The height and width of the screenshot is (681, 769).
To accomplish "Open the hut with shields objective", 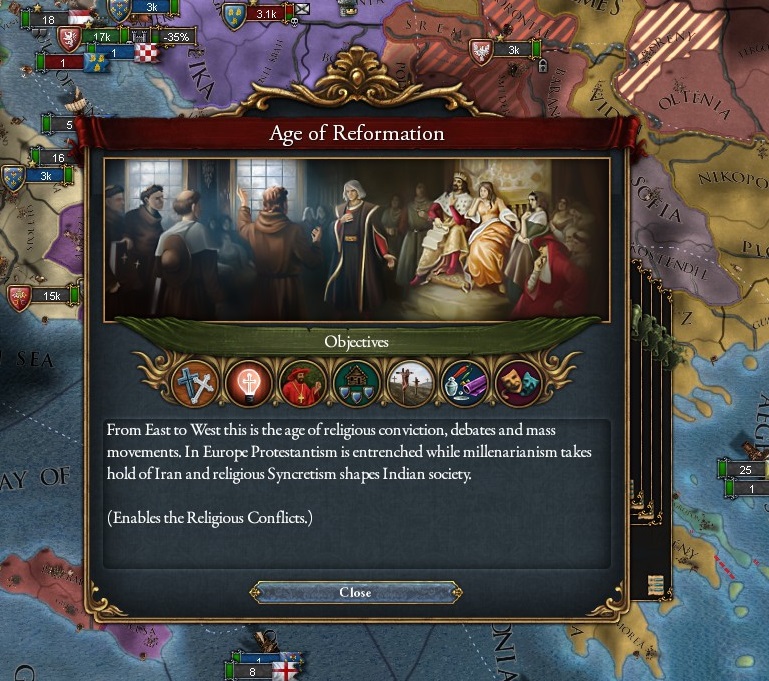I will (356, 383).
